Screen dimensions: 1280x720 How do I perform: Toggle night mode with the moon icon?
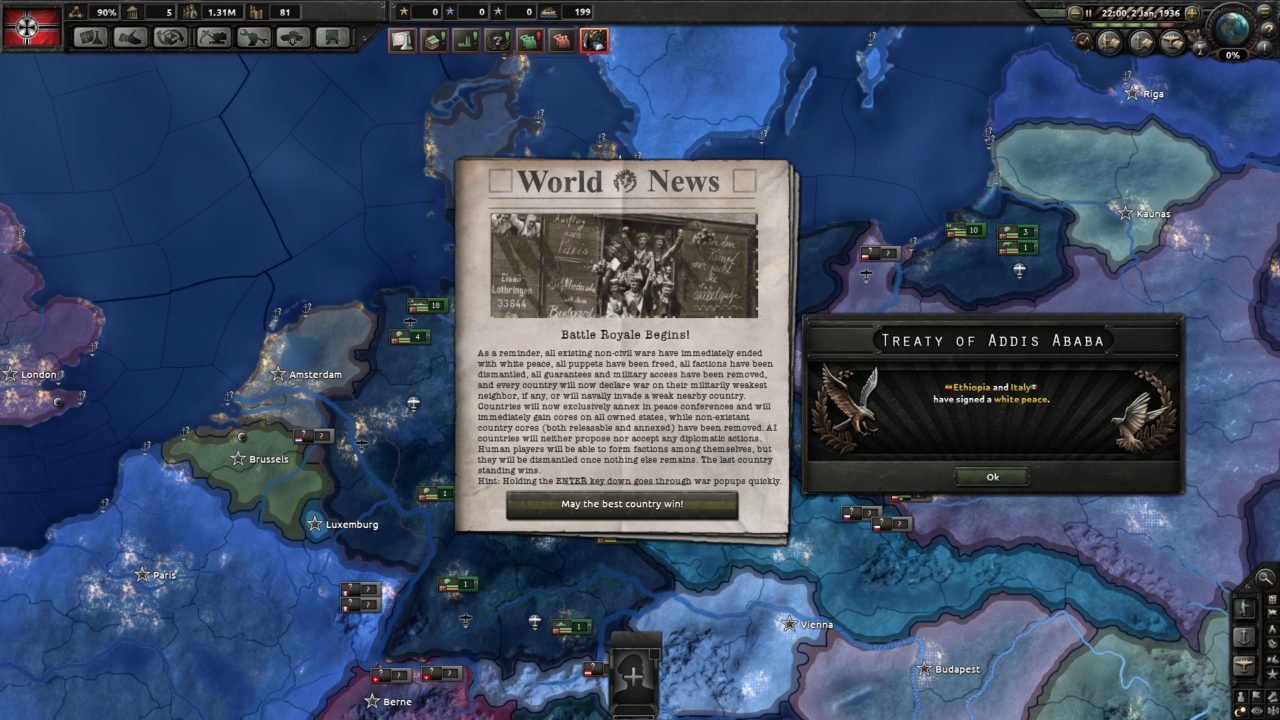1240,710
